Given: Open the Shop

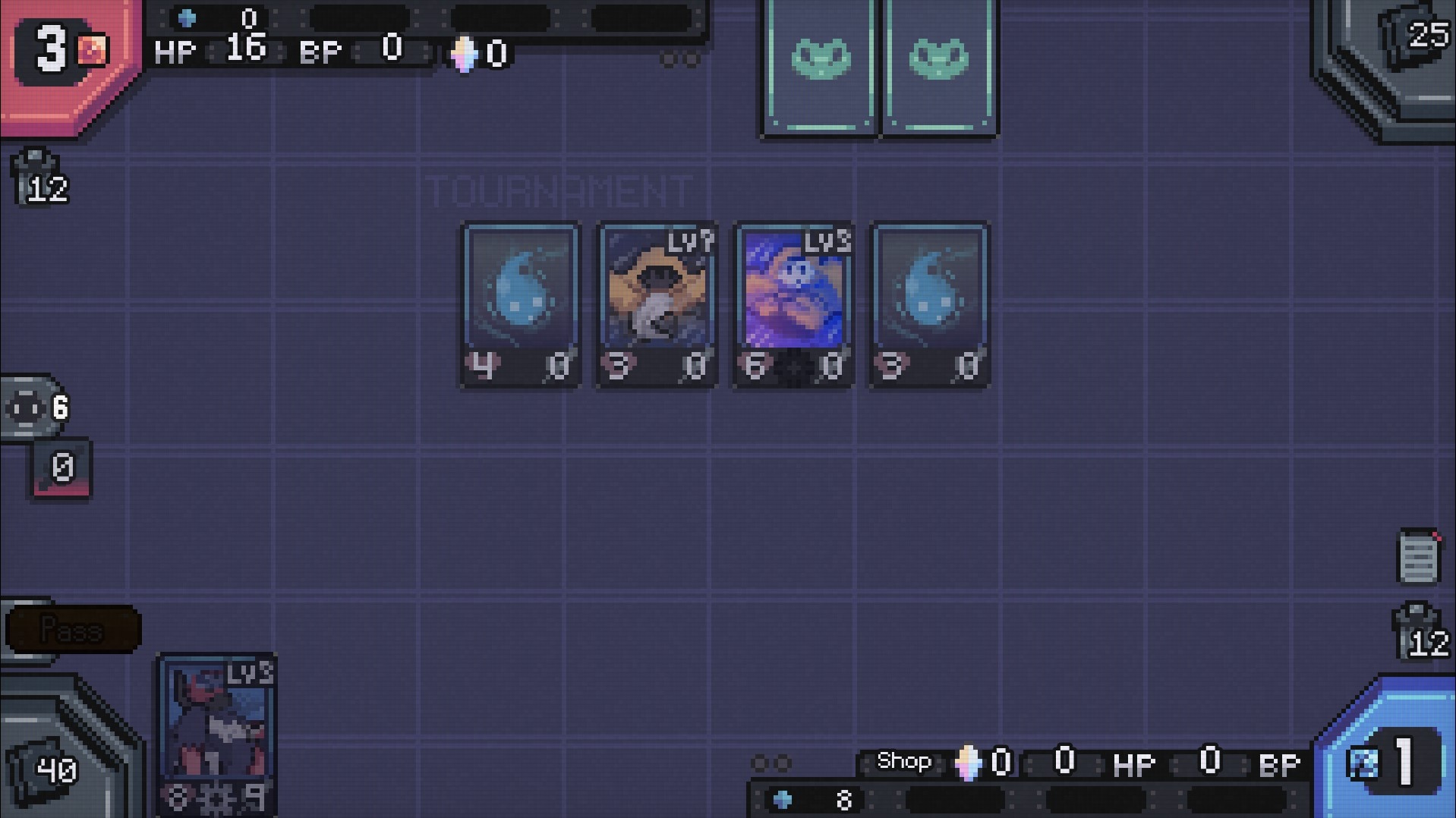Looking at the screenshot, I should (903, 761).
